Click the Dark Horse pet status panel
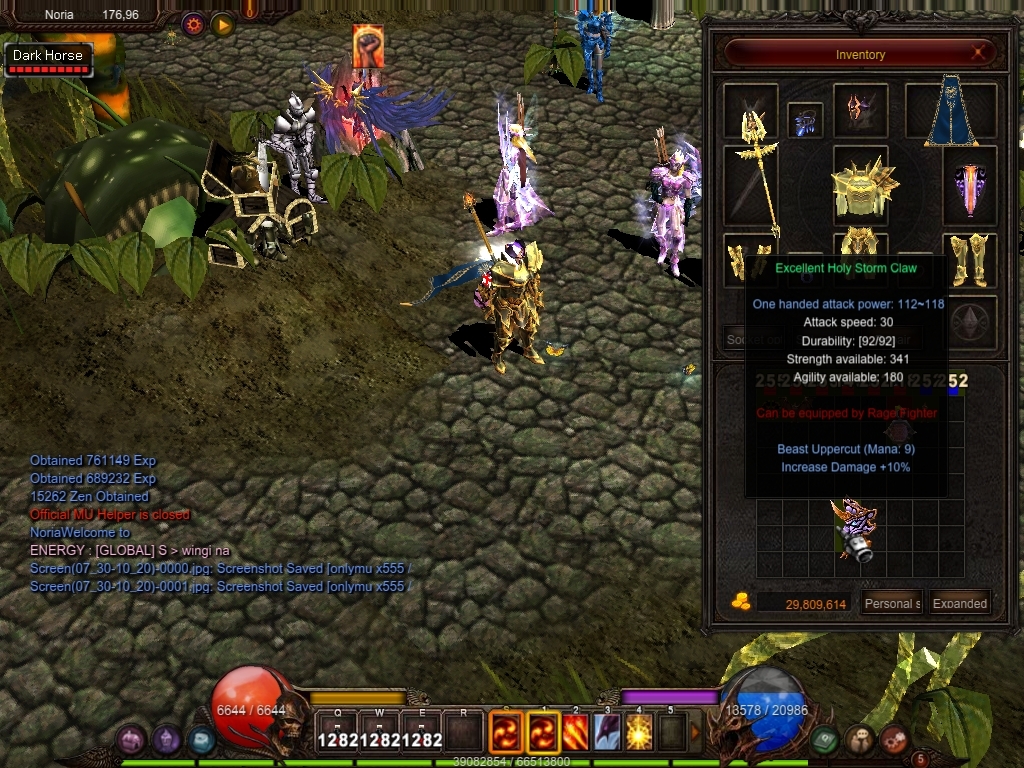This screenshot has height=768, width=1024. click(x=48, y=60)
